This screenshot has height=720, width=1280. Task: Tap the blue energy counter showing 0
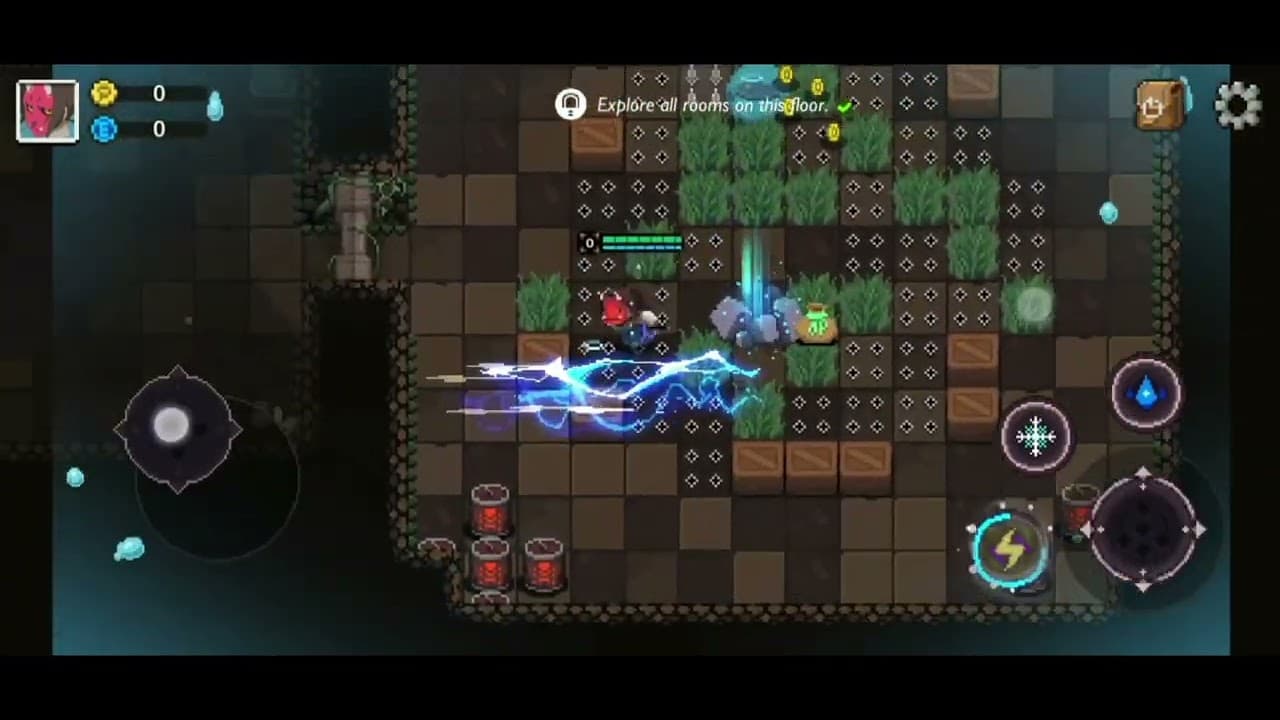(159, 130)
